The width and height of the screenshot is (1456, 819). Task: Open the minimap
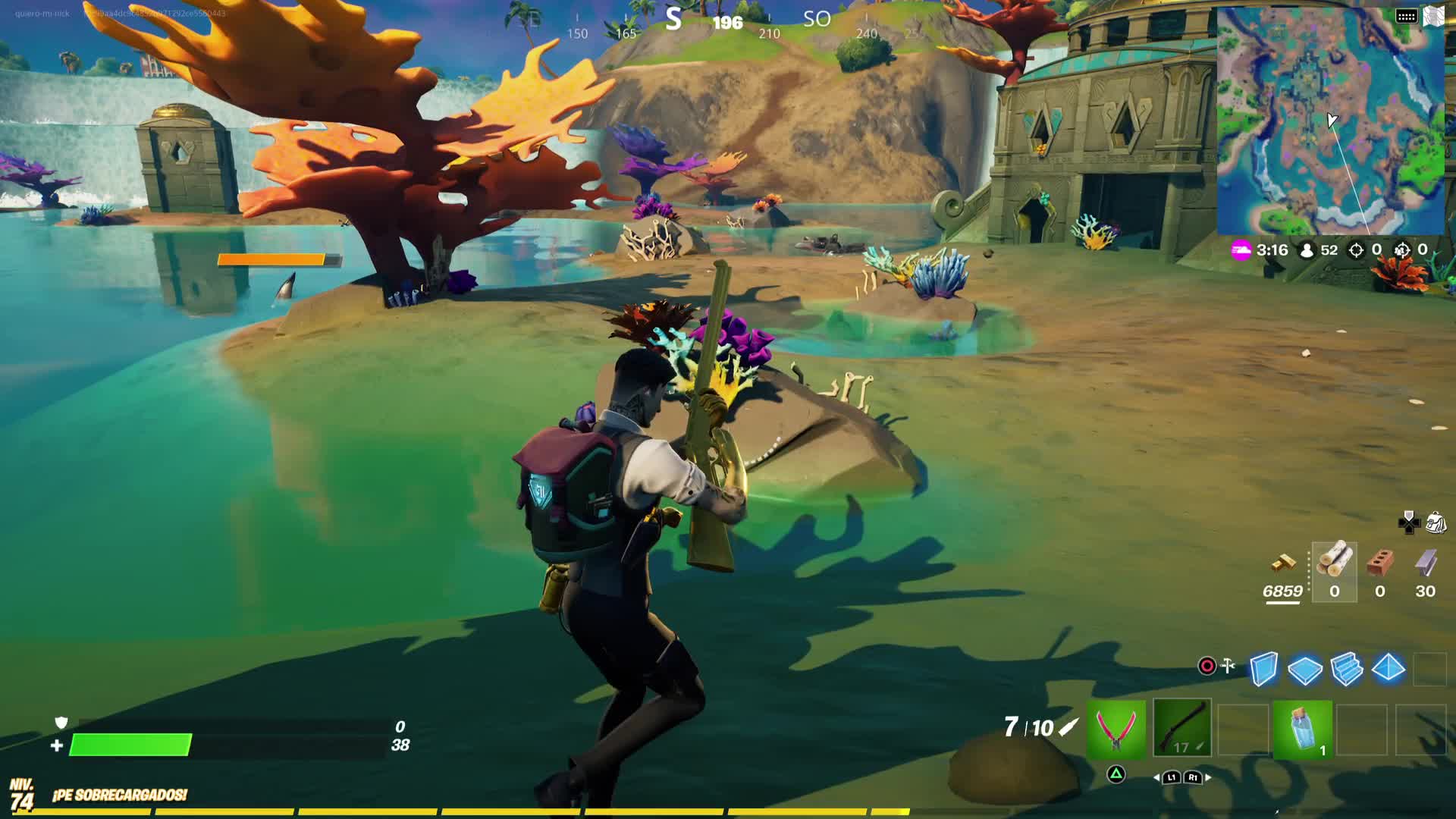point(1330,121)
